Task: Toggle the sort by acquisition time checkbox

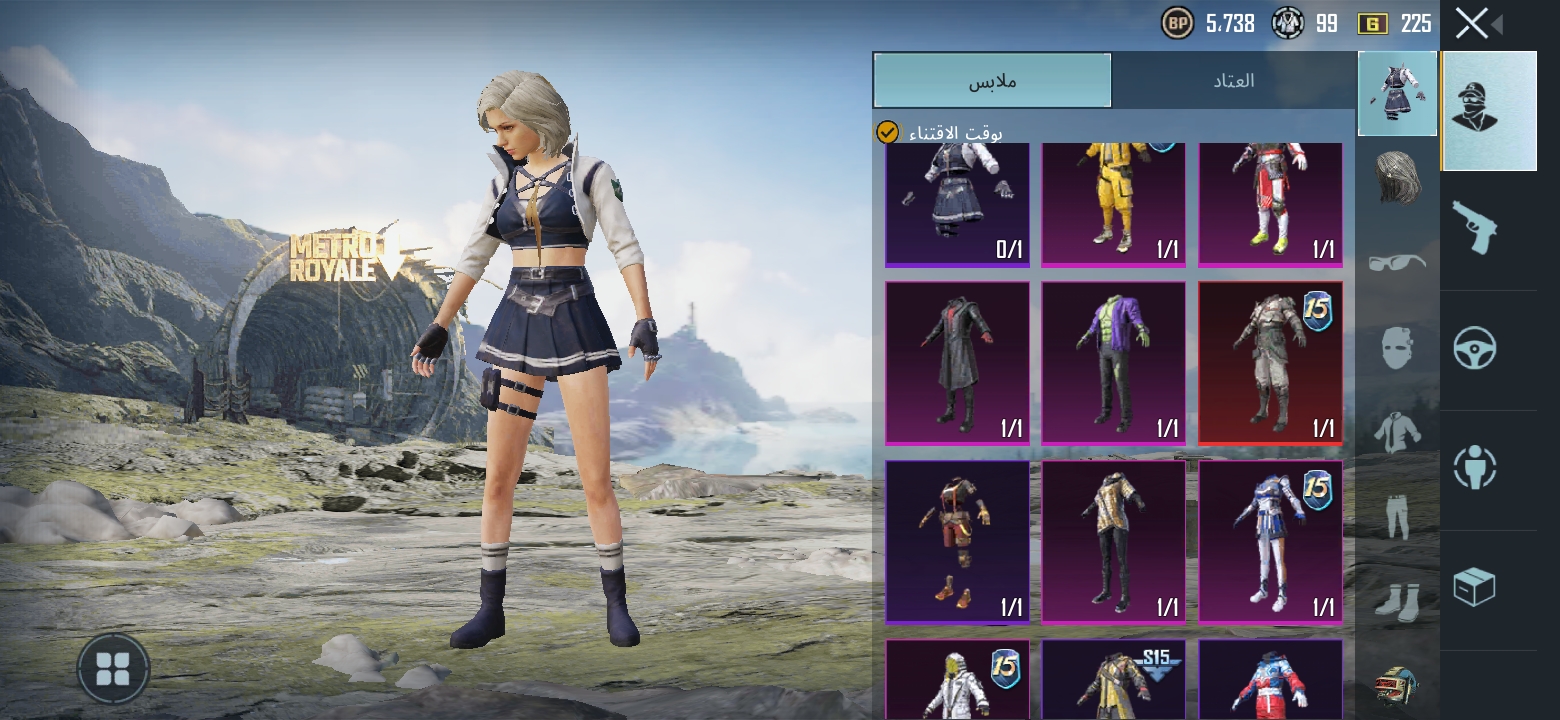Action: (887, 132)
